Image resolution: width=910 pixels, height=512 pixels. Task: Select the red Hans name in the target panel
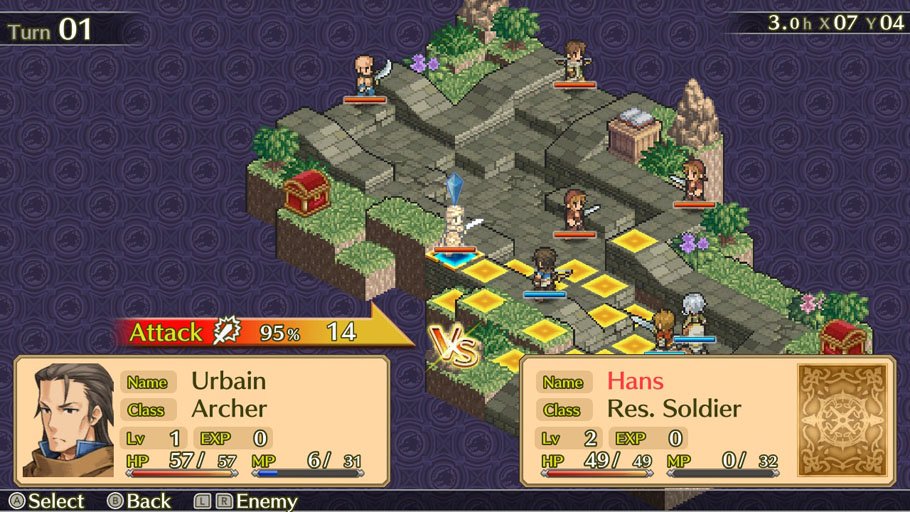pyautogui.click(x=634, y=381)
